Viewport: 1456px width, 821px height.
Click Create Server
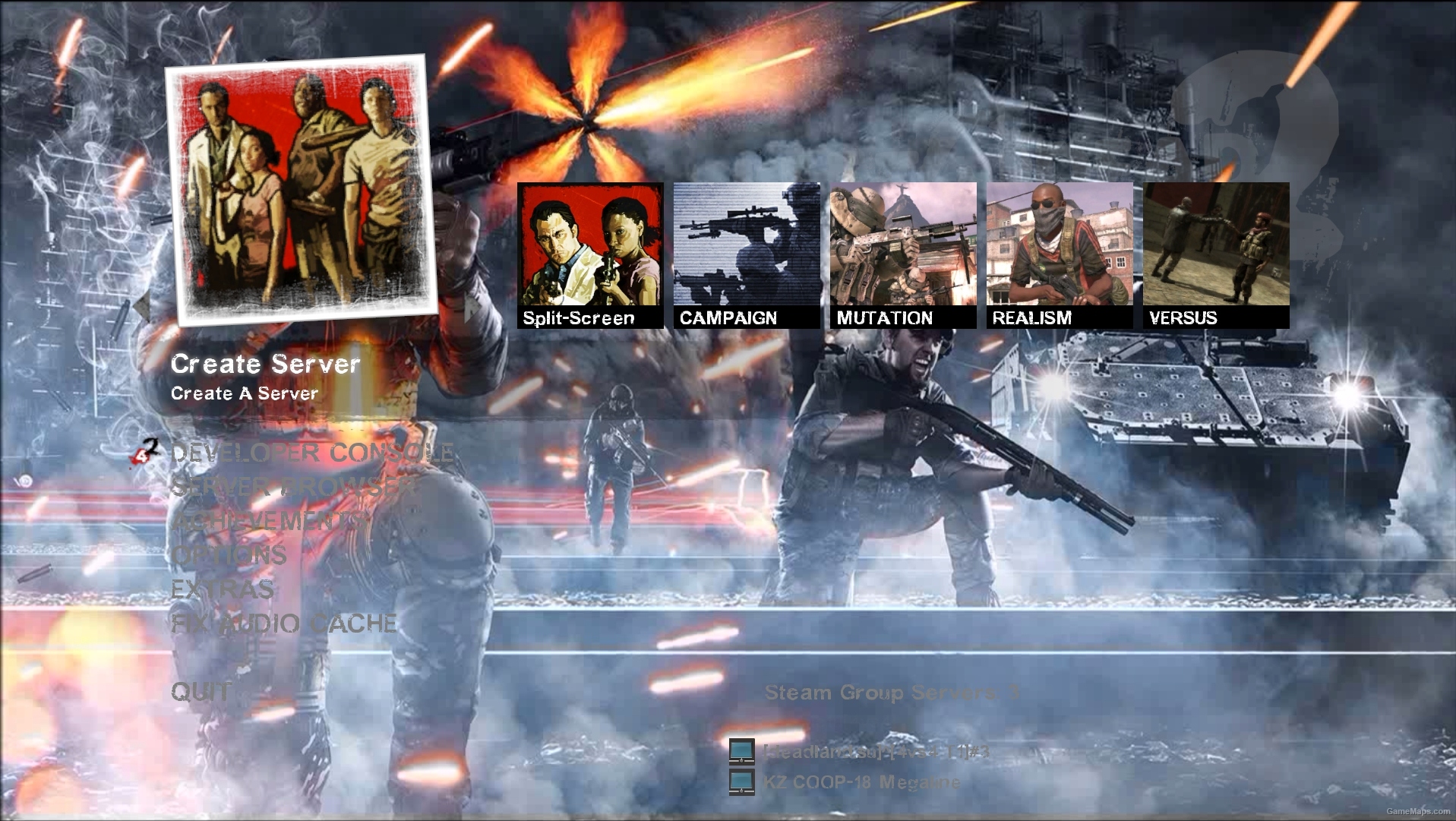point(266,365)
